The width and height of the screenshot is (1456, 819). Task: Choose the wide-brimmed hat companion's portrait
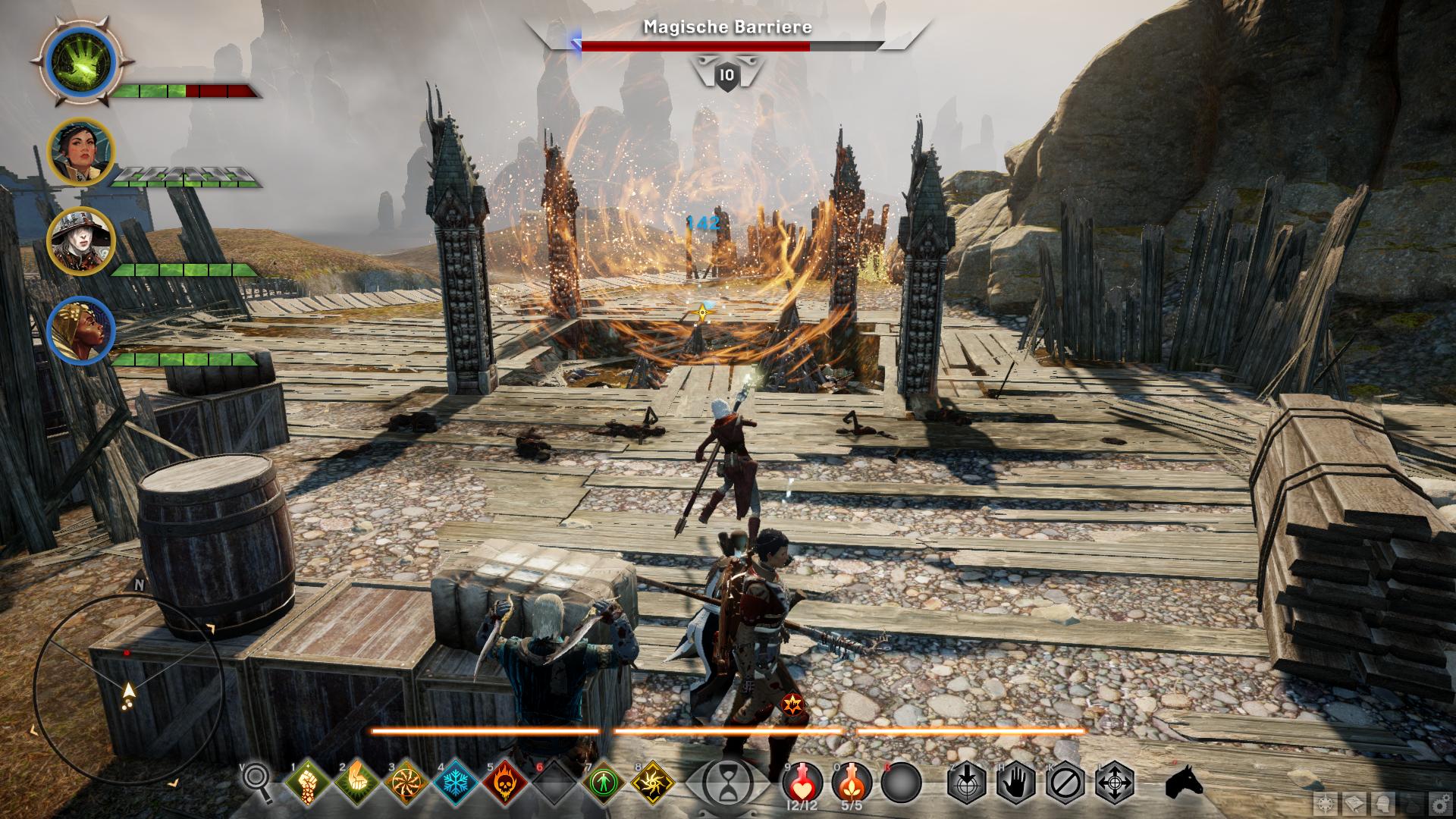(x=80, y=241)
